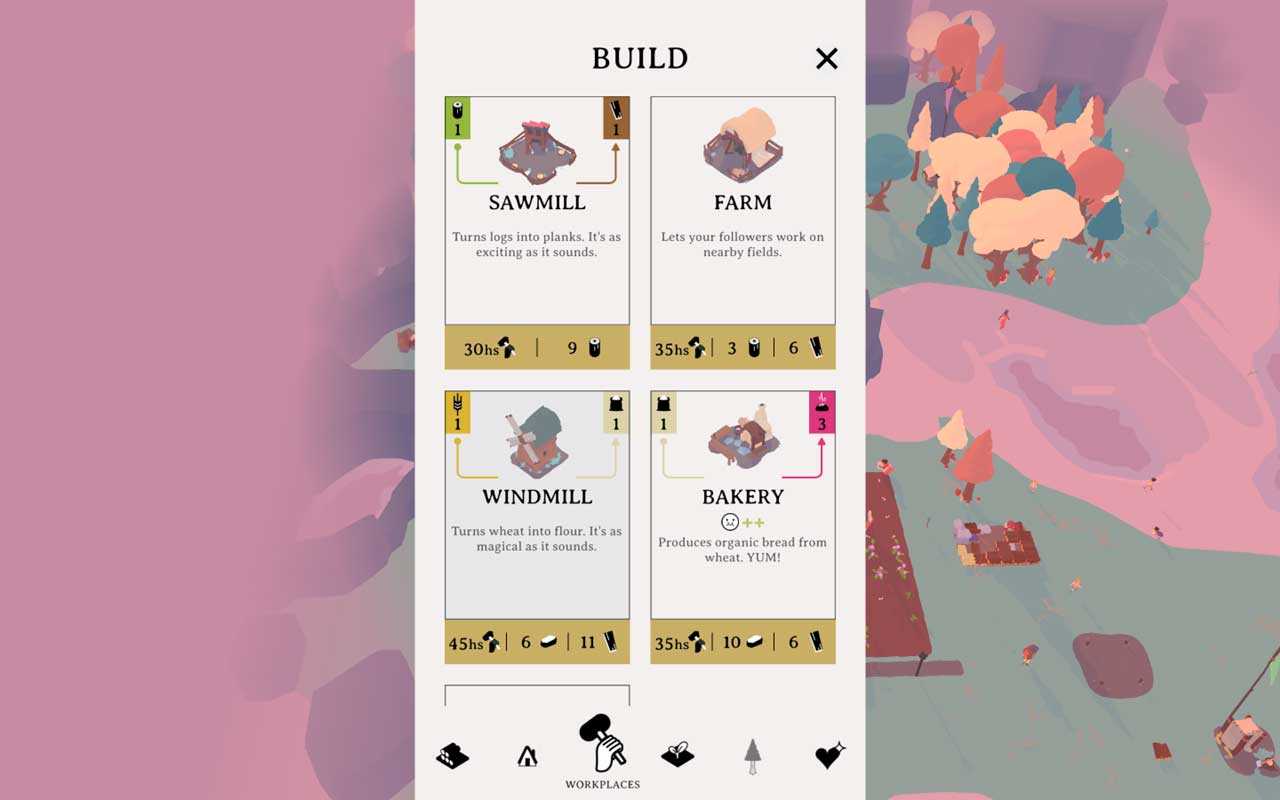Screen dimensions: 1280x800
Task: Click the log input badge on the Sawmill card
Action: 458,115
